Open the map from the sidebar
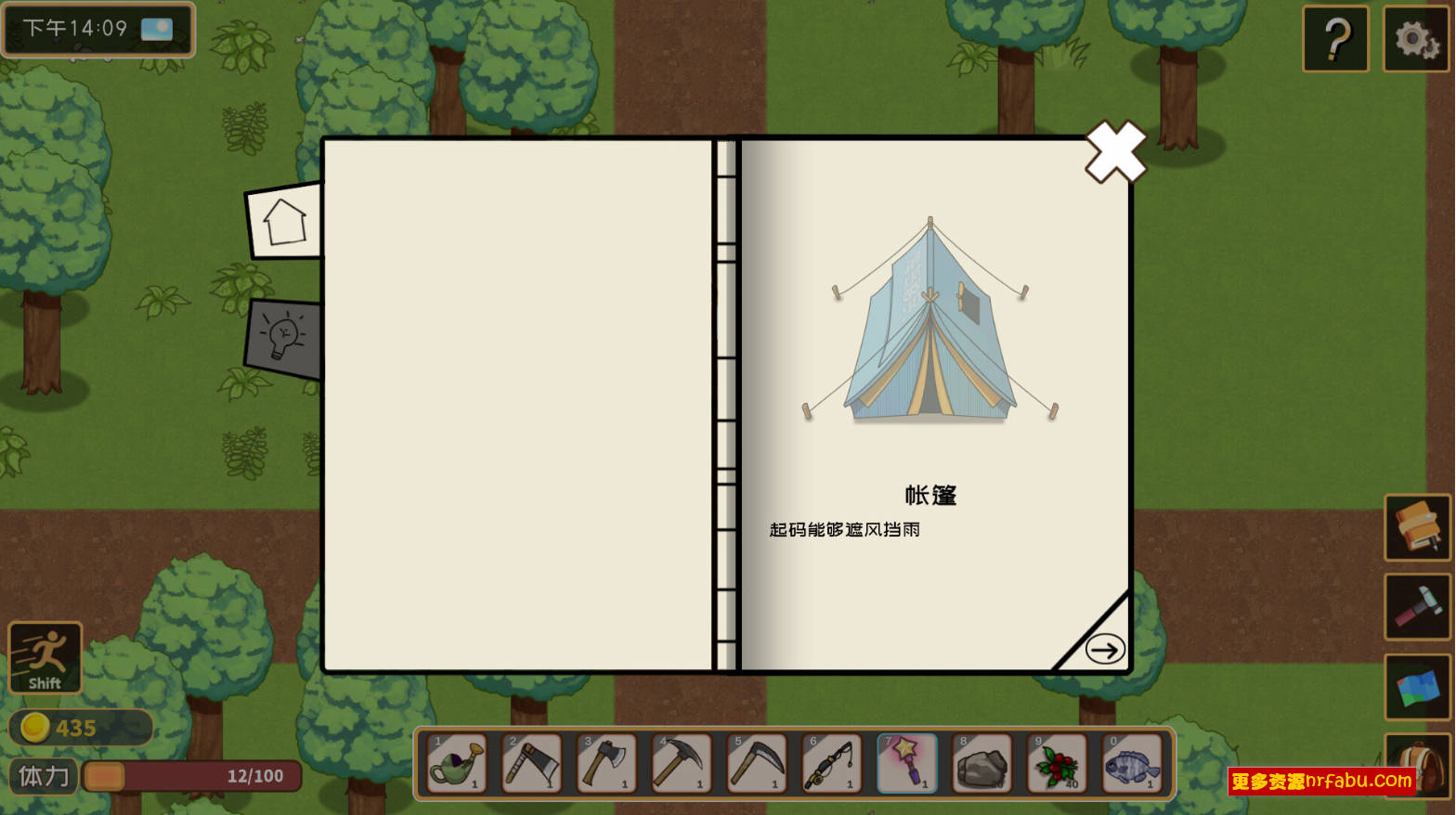This screenshot has height=815, width=1456. pyautogui.click(x=1416, y=688)
